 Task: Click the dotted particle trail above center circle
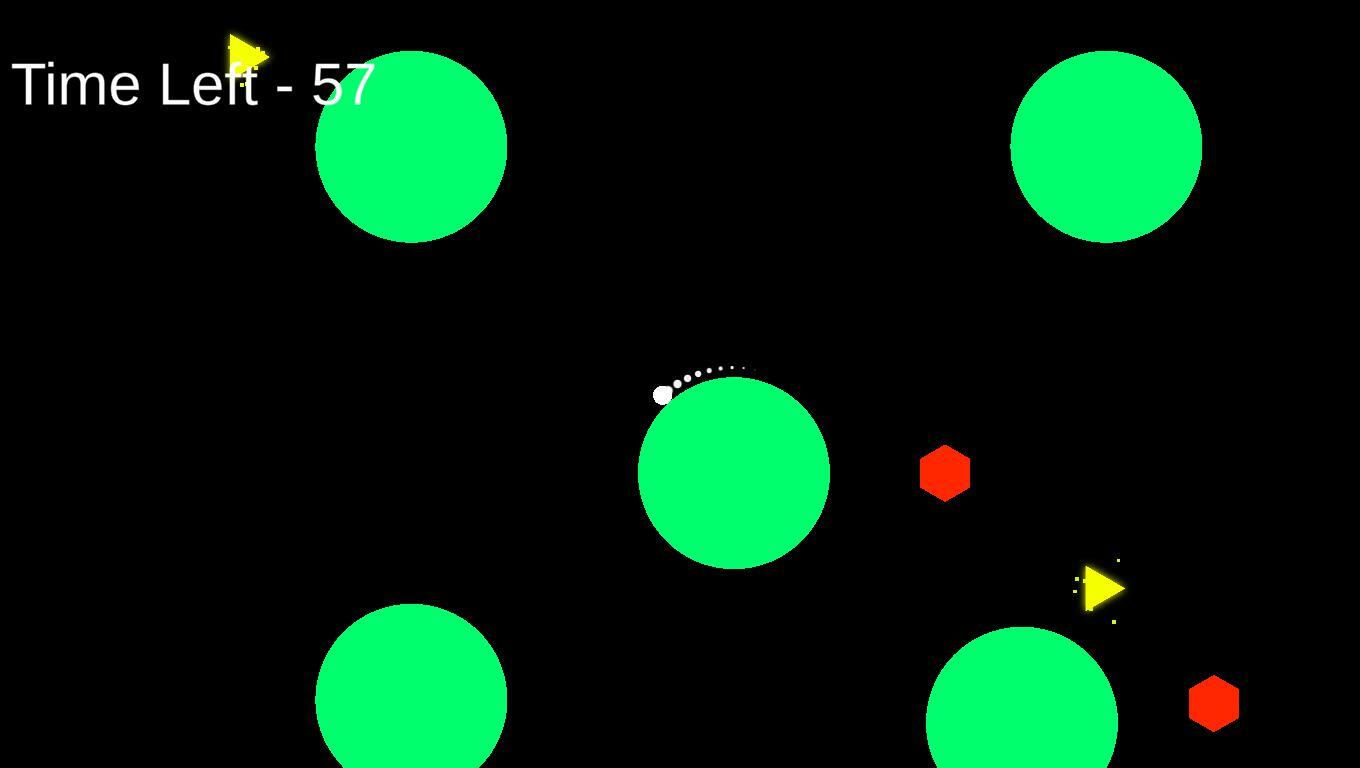710,372
